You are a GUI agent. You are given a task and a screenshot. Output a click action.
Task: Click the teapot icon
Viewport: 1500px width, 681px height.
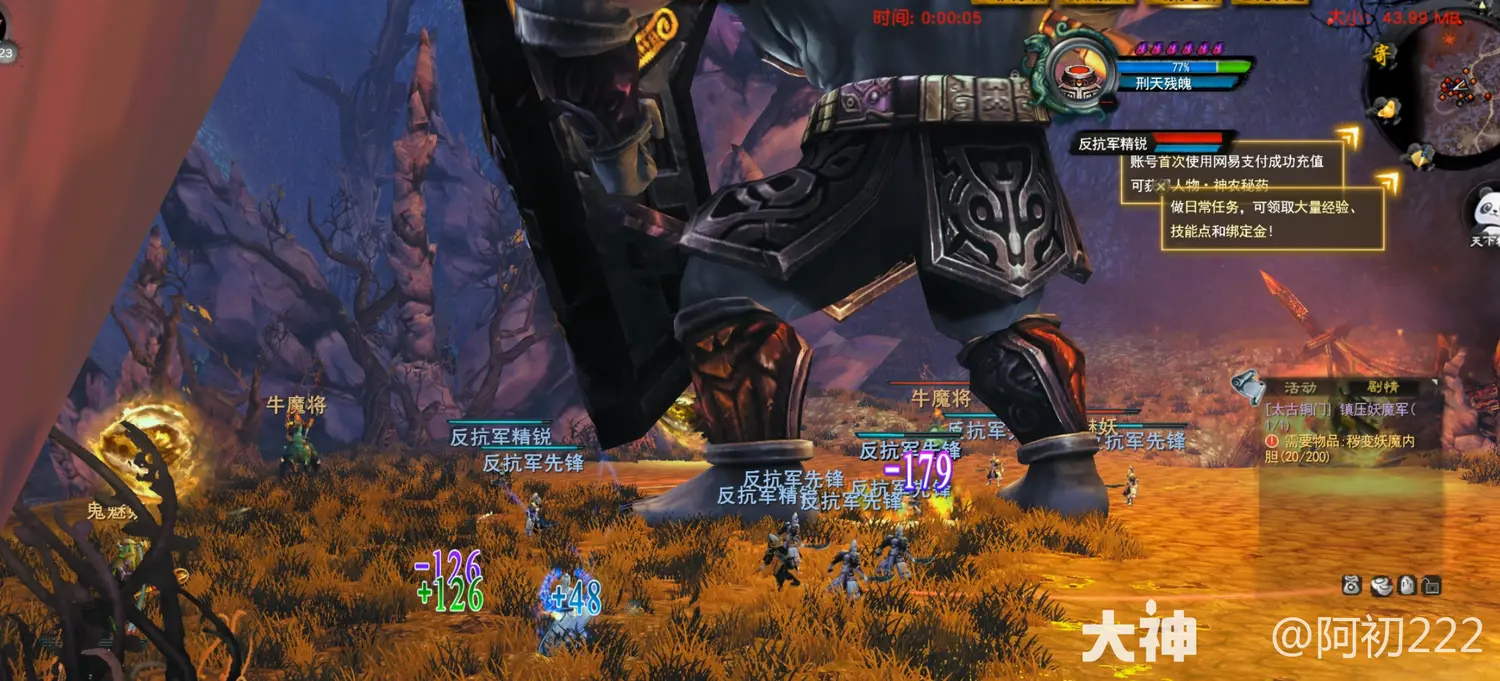[1381, 585]
